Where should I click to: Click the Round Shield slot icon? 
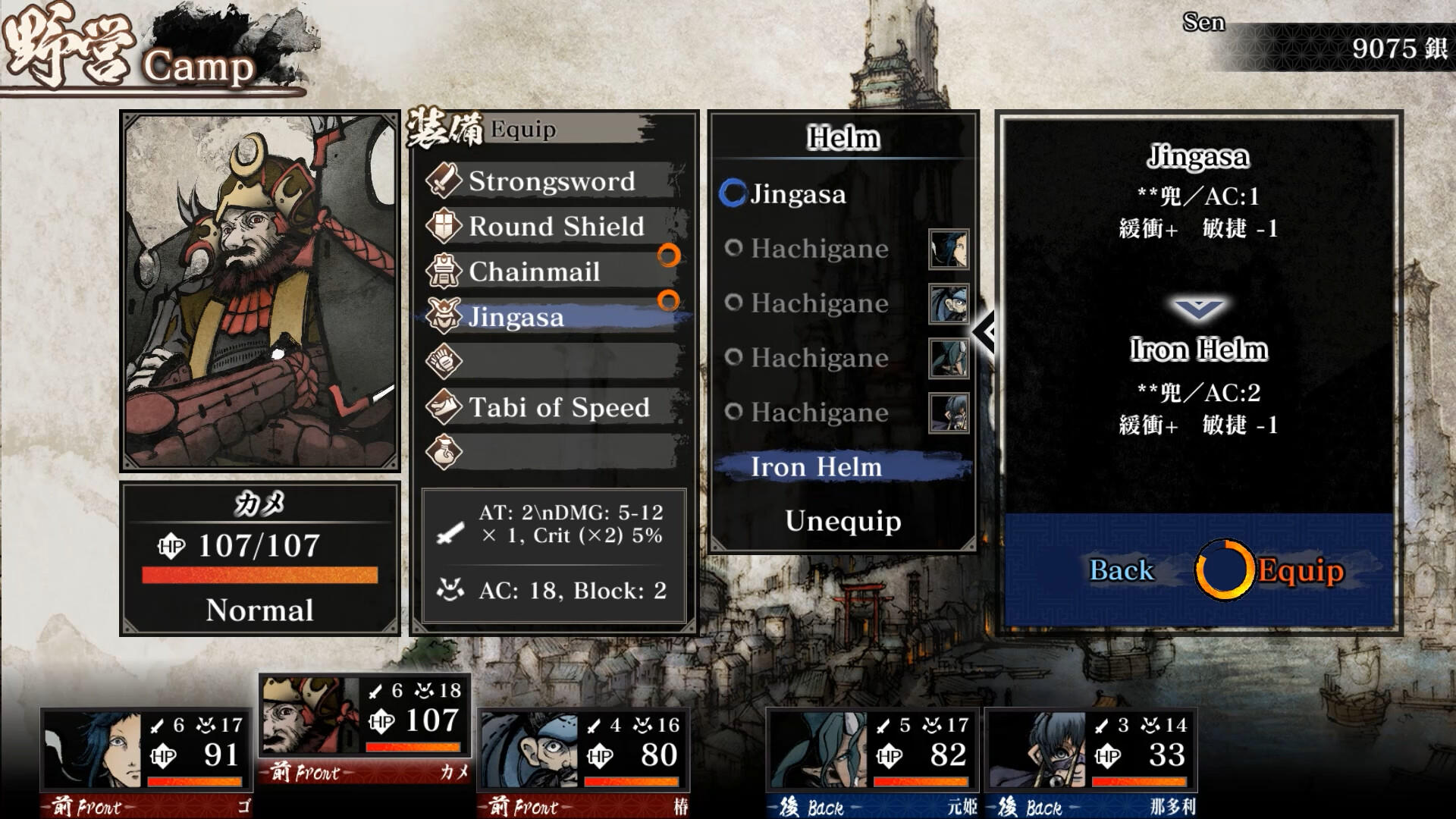446,226
